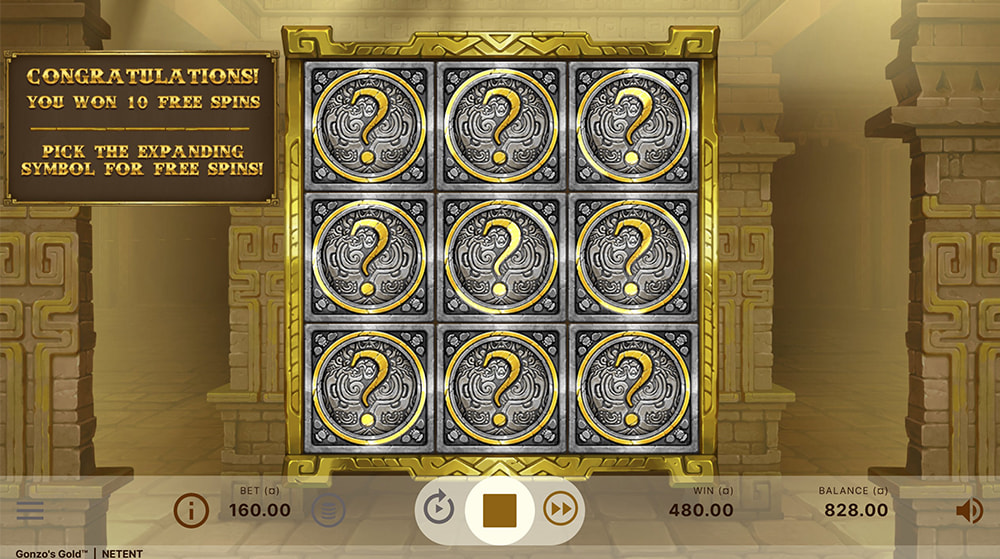Viewport: 1000px width, 559px height.
Task: Open the bet coin stack settings
Action: pos(328,511)
